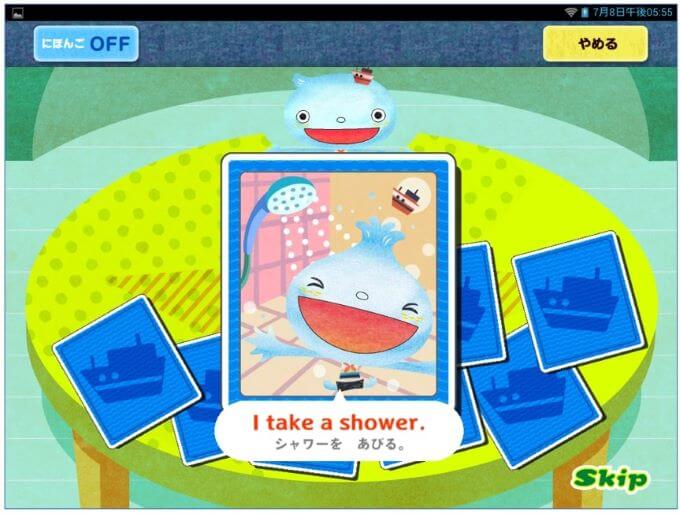
Task: Skip the current card
Action: point(610,478)
